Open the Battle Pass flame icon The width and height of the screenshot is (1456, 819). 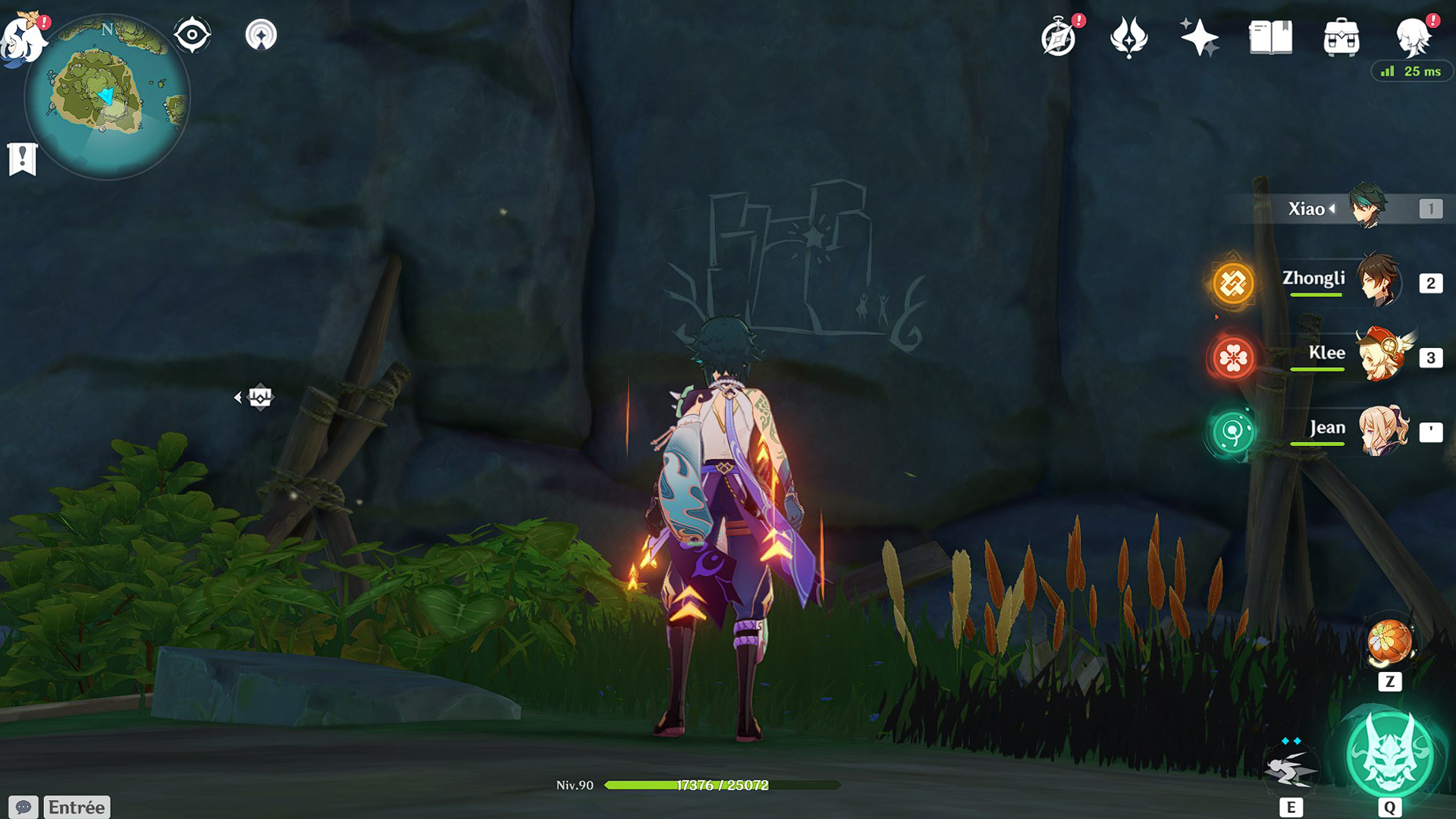point(1128,37)
